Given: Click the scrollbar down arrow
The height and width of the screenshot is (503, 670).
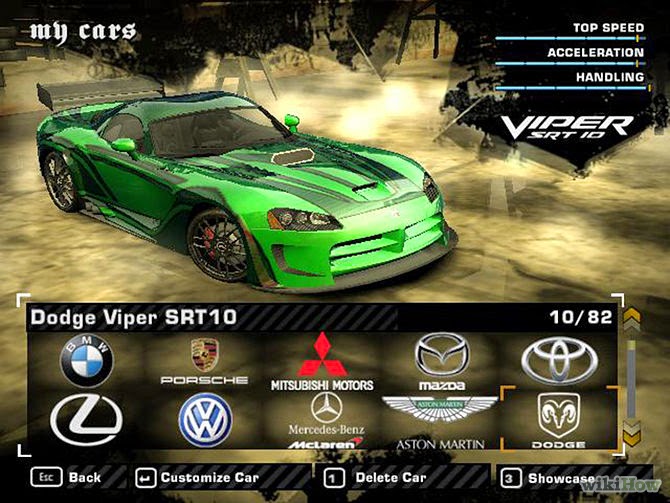Looking at the screenshot, I should (x=631, y=432).
